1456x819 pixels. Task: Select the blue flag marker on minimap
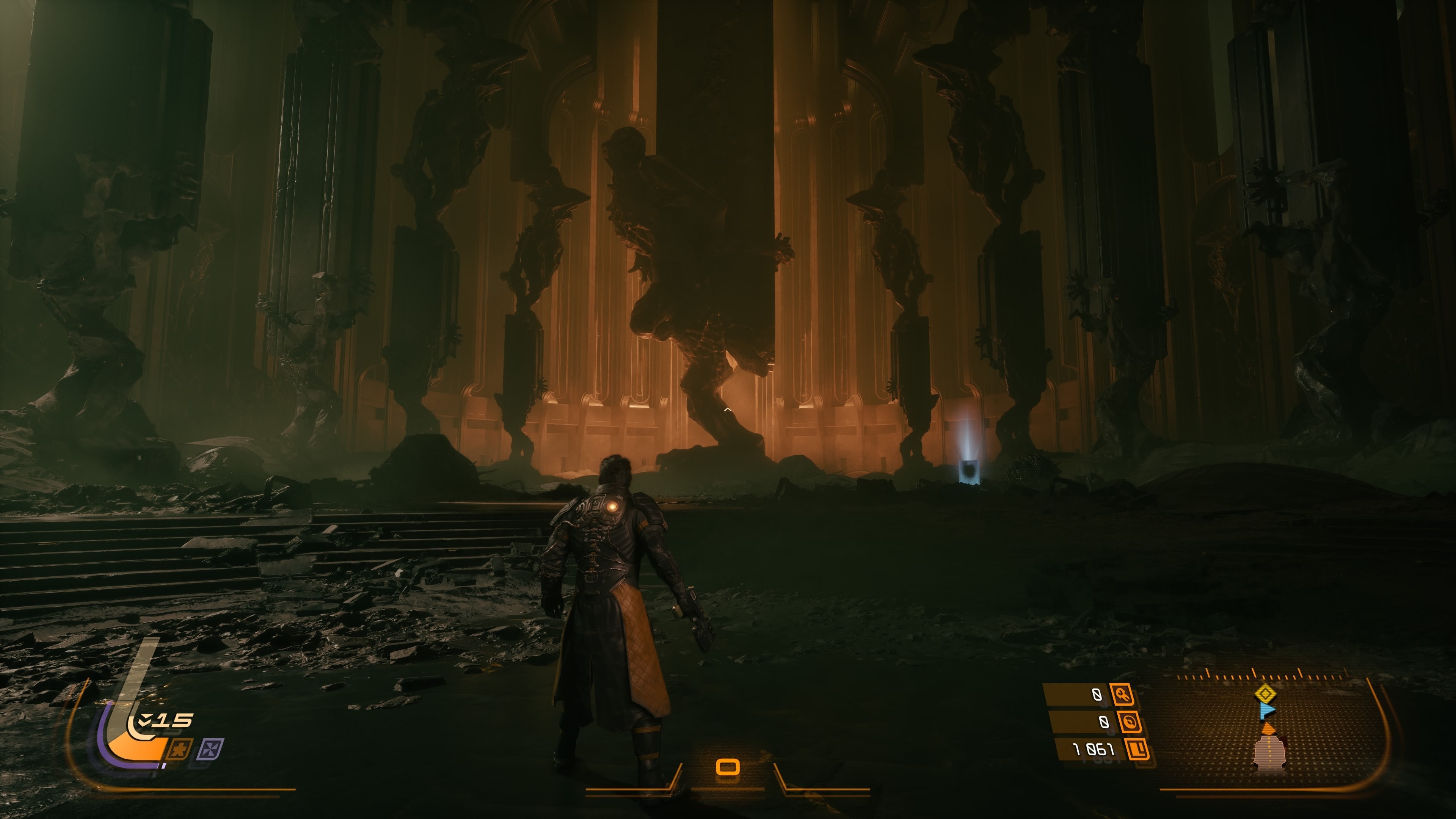point(1267,710)
